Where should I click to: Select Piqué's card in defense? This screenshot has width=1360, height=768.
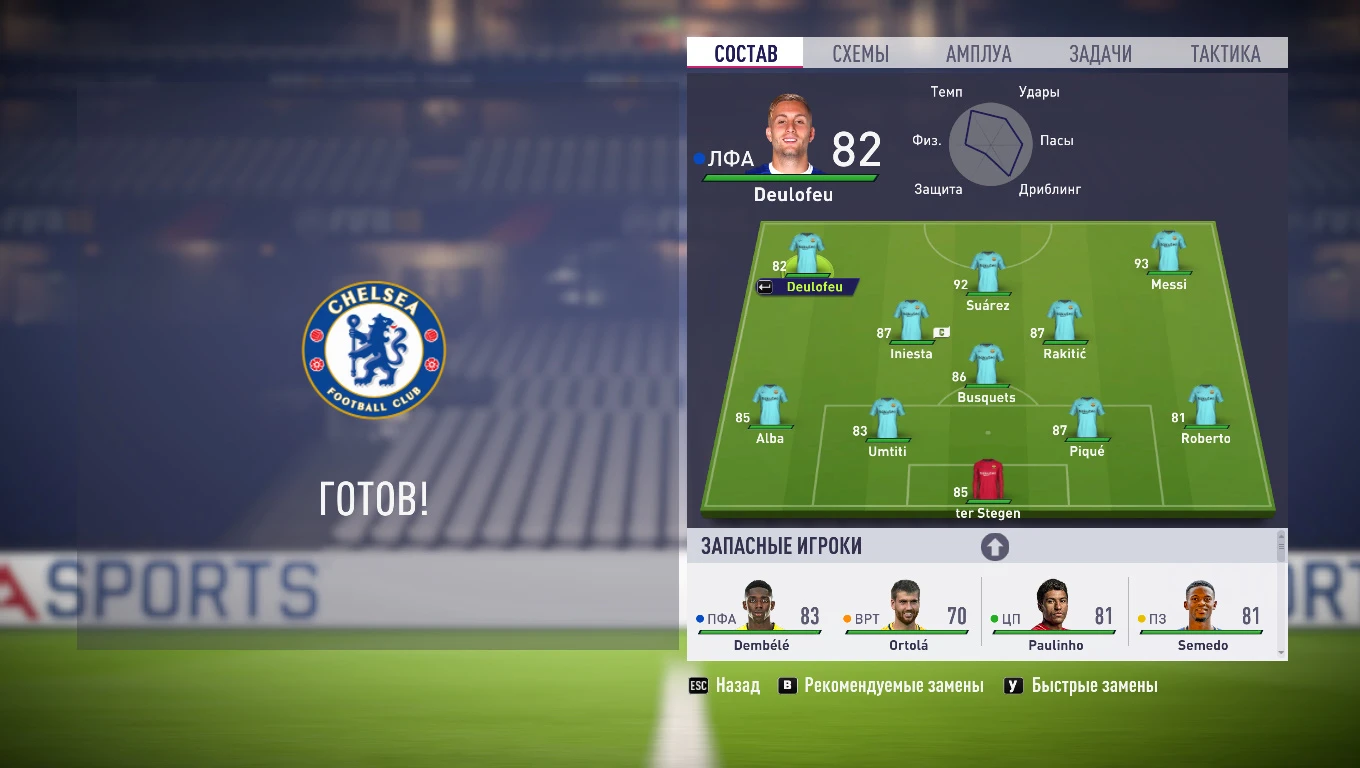pos(1085,414)
